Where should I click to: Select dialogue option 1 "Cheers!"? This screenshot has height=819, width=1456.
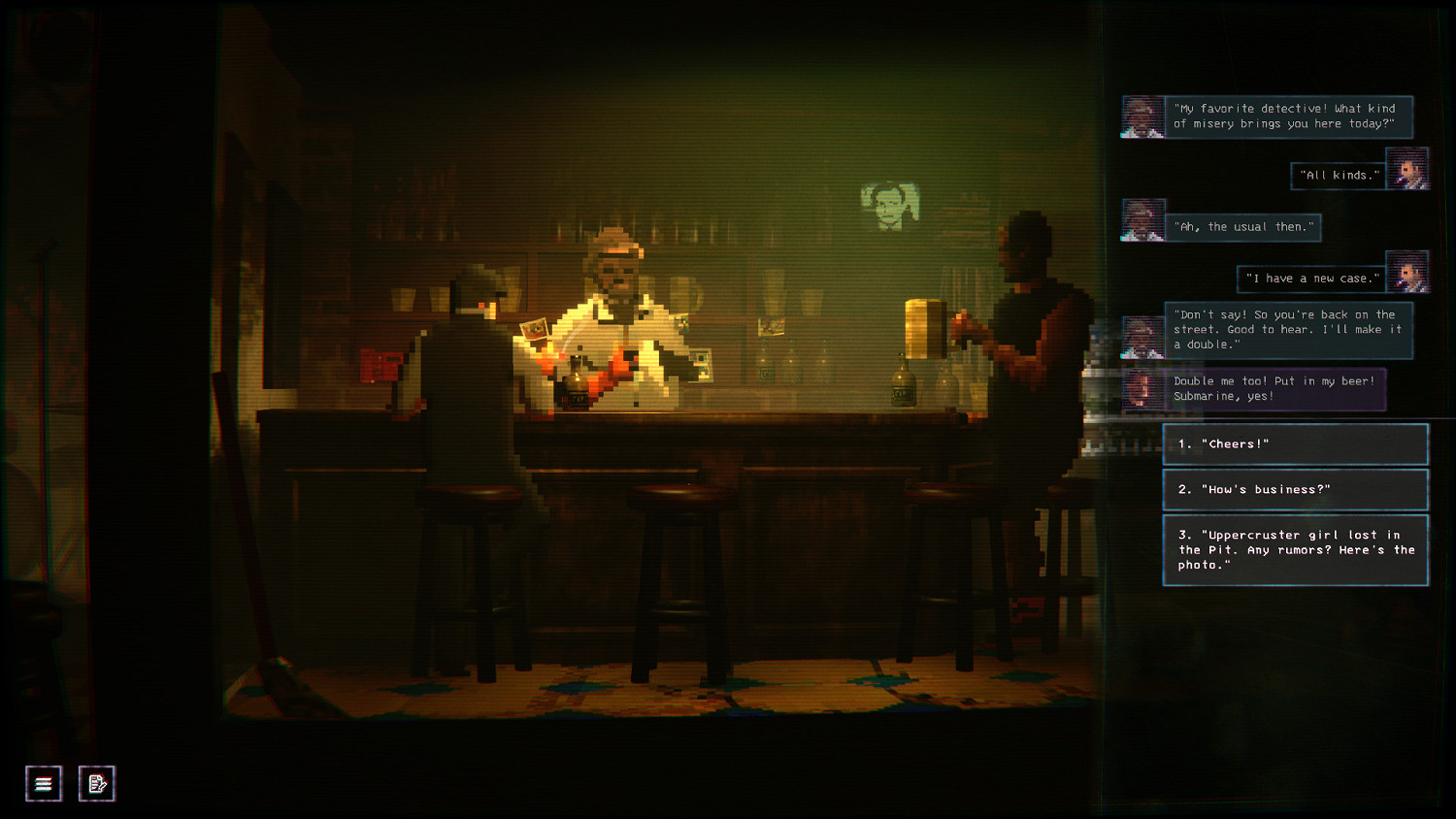[x=1295, y=443]
